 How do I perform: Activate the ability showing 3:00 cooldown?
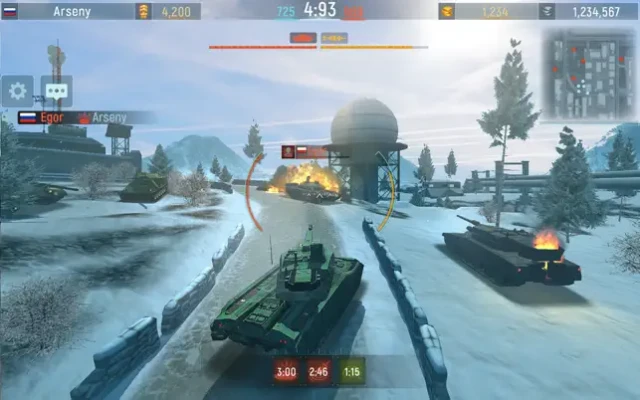pyautogui.click(x=286, y=372)
